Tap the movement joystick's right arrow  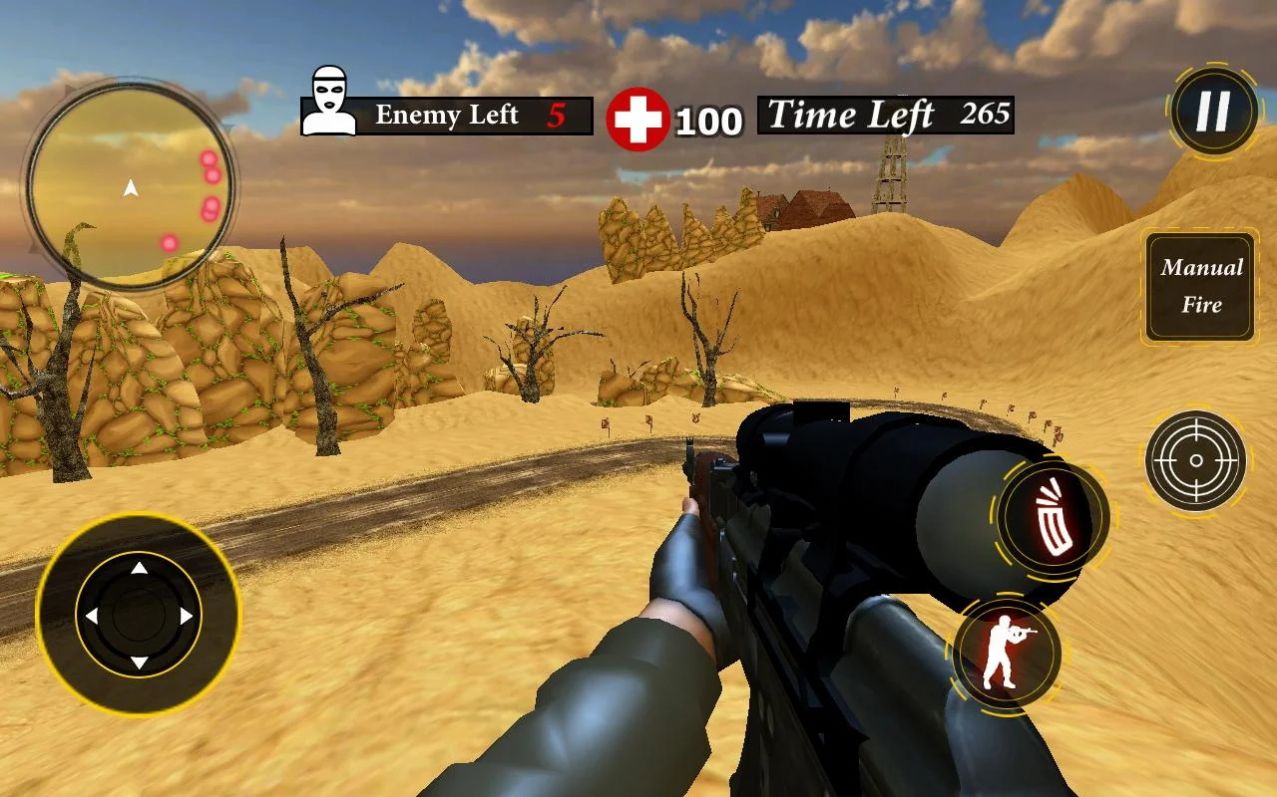point(186,616)
